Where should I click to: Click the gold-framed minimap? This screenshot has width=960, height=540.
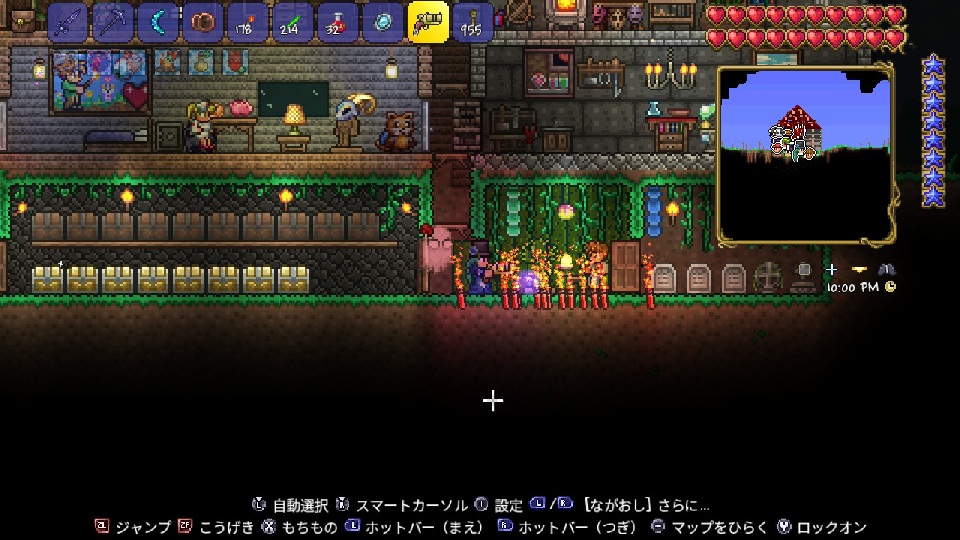click(805, 155)
